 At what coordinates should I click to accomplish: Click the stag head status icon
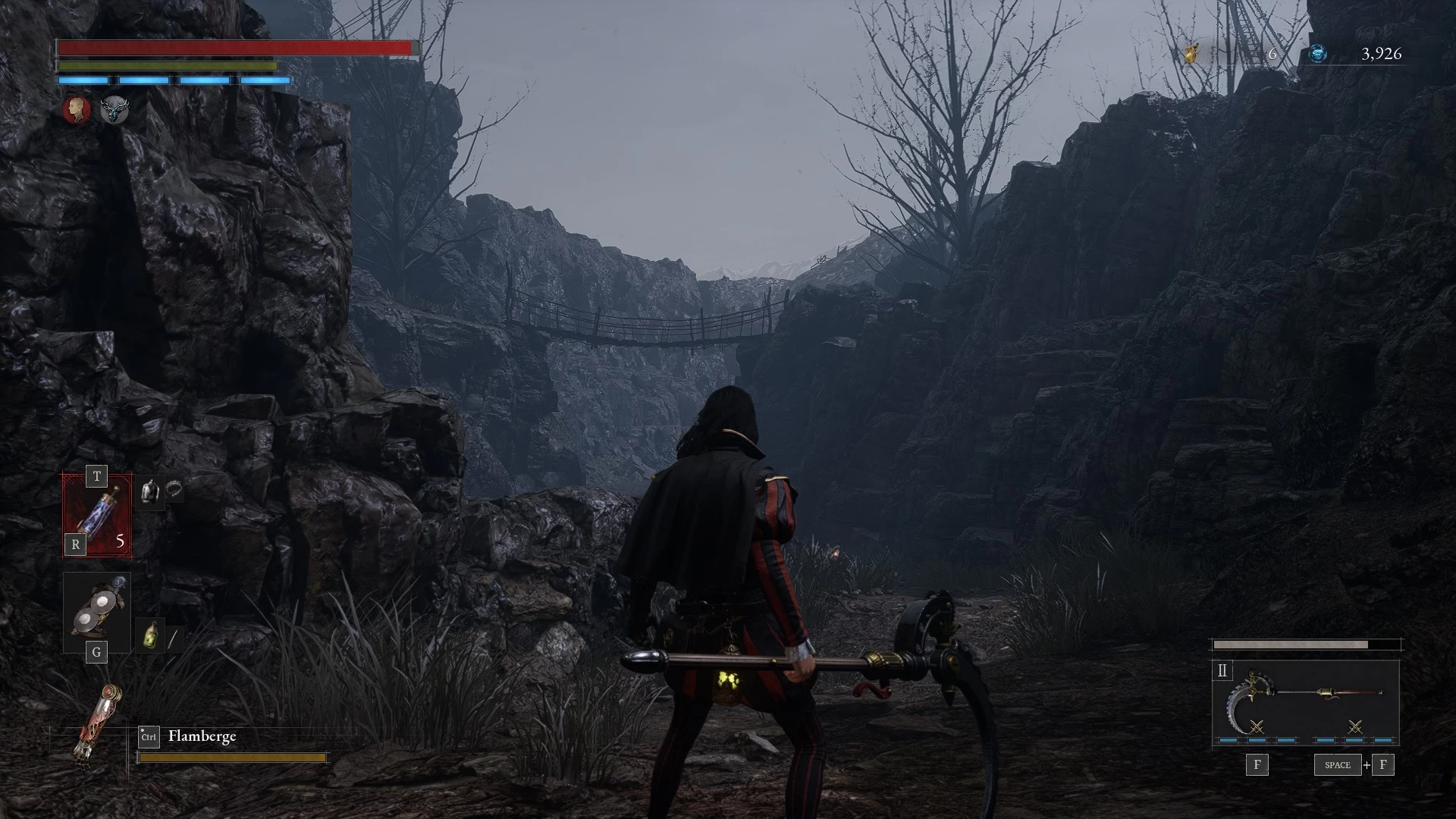[x=115, y=110]
